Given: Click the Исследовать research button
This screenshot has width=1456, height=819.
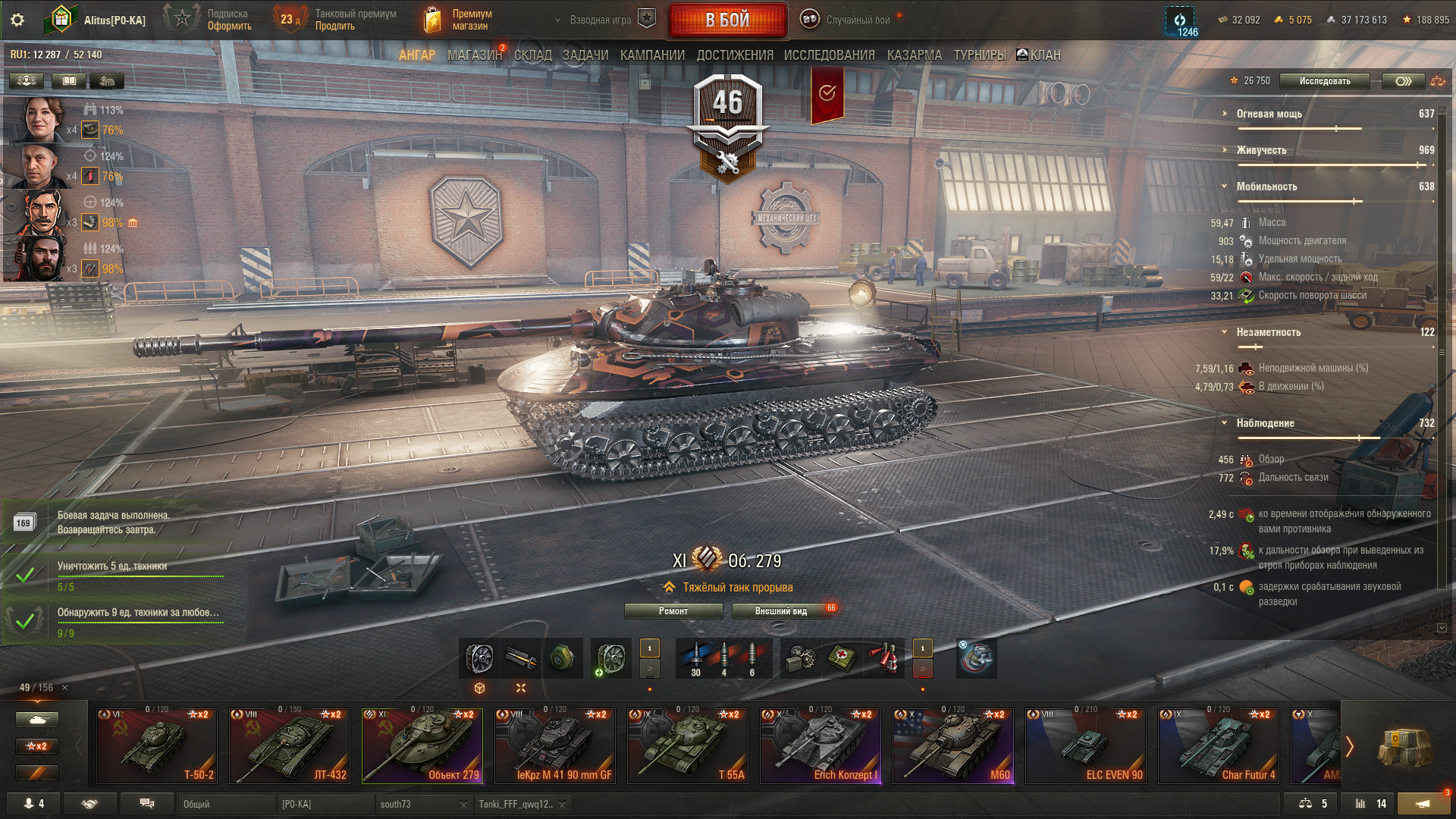Looking at the screenshot, I should coord(1324,81).
